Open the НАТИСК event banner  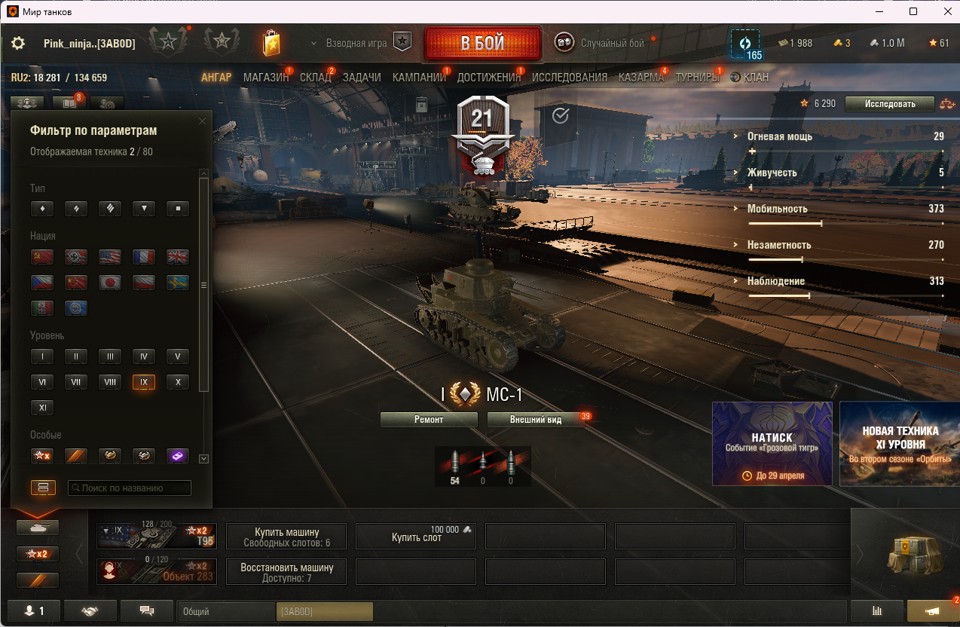point(772,443)
